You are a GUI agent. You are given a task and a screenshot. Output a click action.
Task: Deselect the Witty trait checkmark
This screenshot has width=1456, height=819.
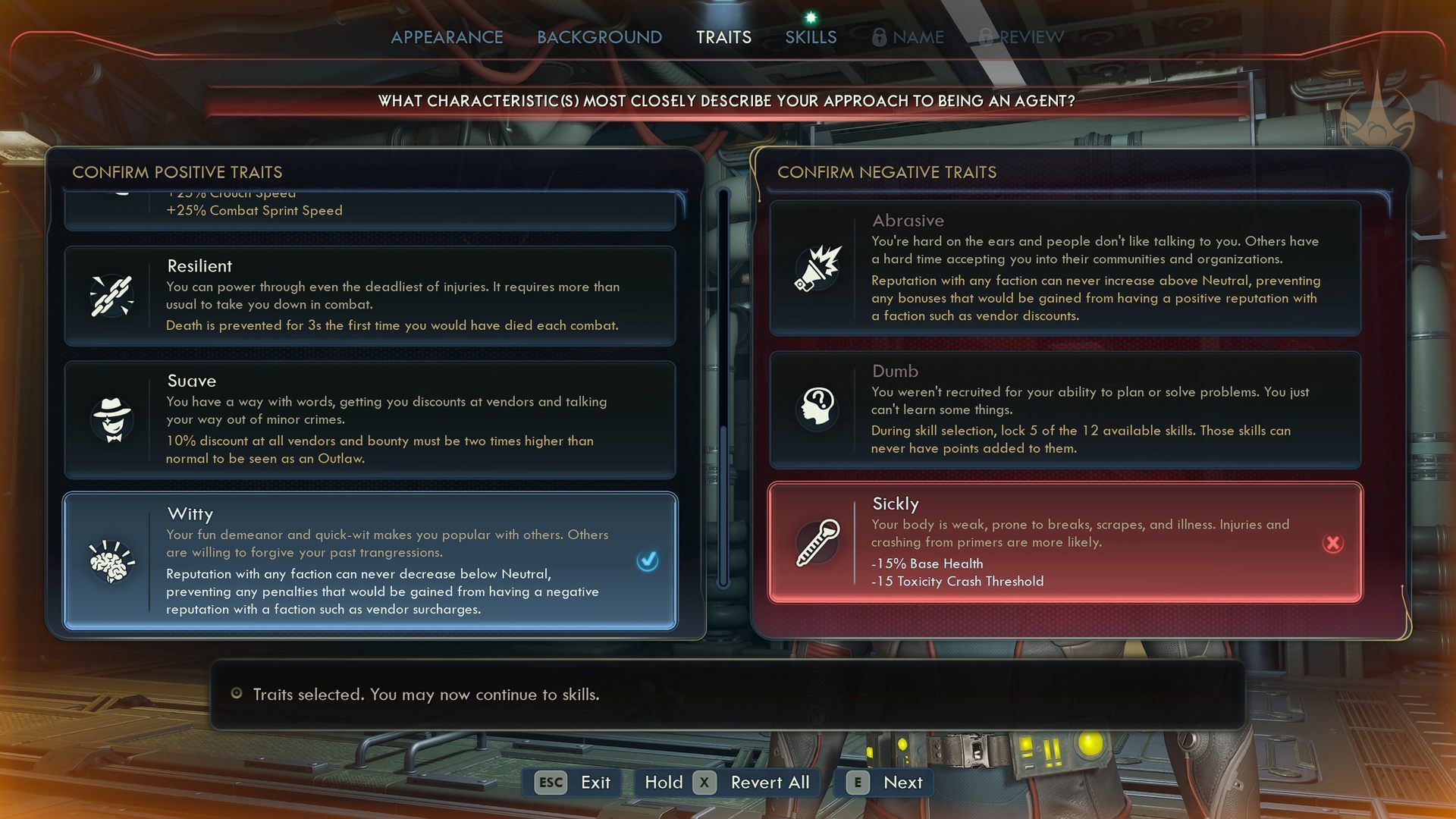pyautogui.click(x=648, y=561)
